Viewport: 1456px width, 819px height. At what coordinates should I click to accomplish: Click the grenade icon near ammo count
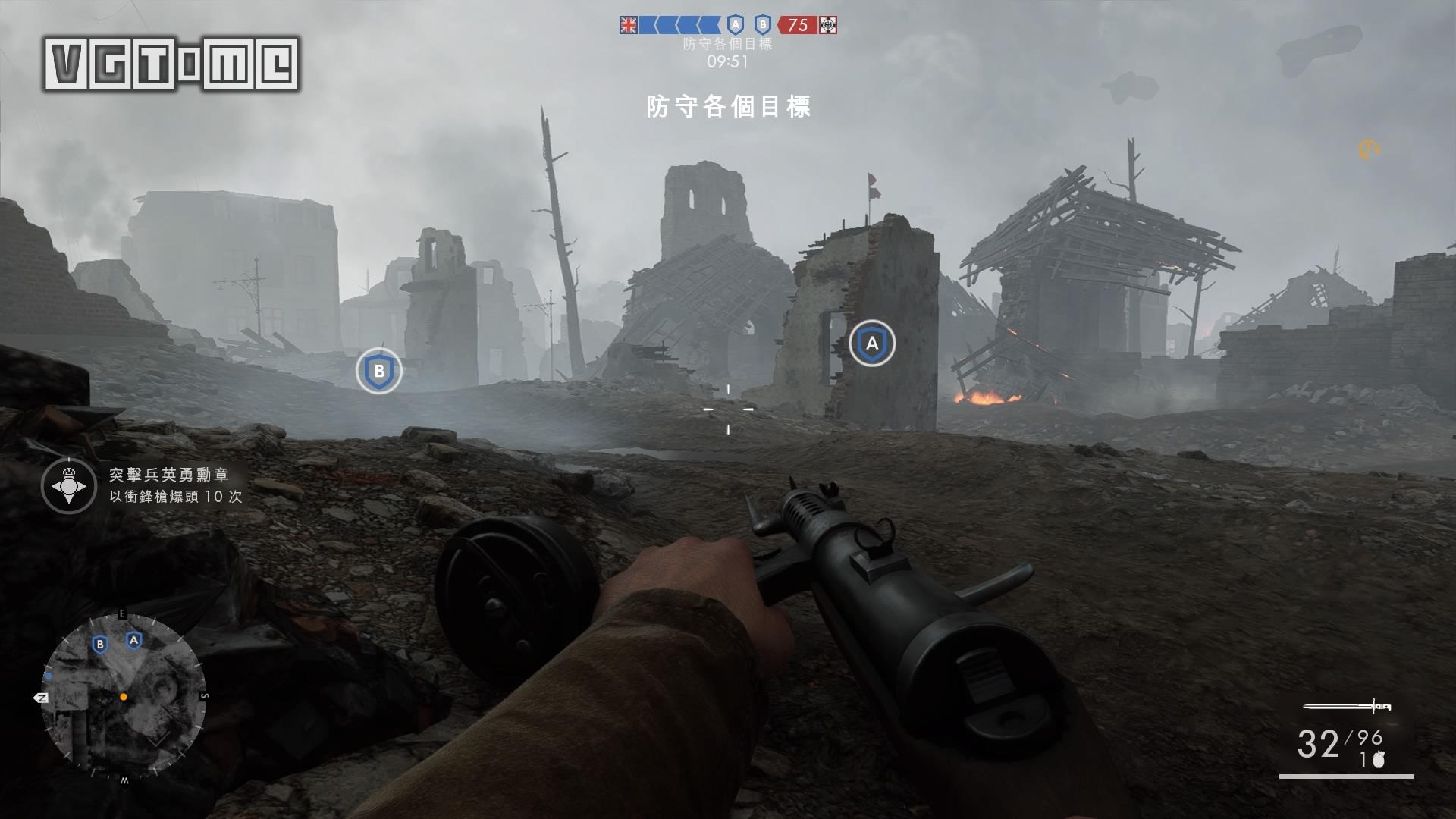click(1378, 760)
